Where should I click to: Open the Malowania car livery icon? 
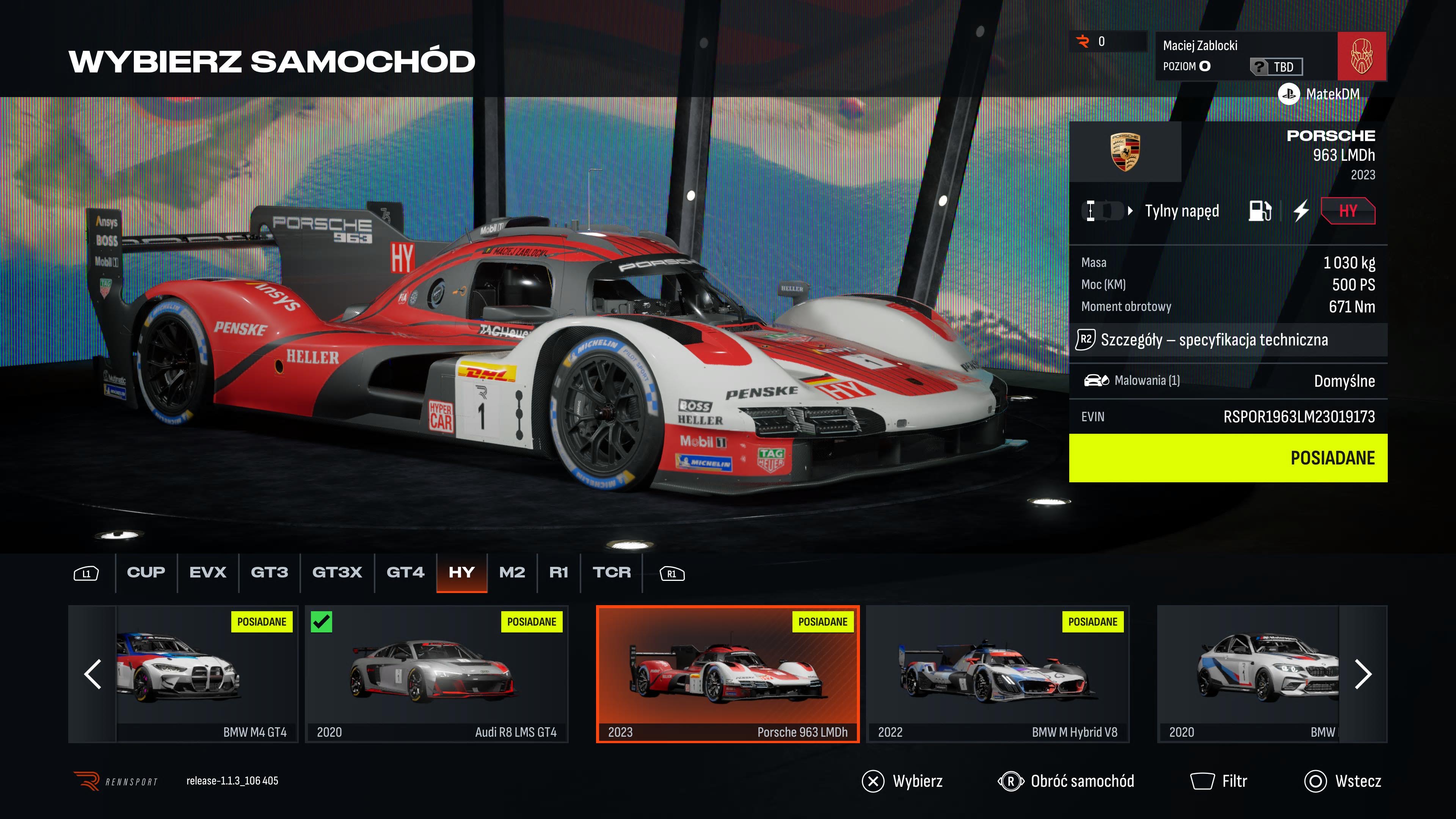pyautogui.click(x=1097, y=381)
